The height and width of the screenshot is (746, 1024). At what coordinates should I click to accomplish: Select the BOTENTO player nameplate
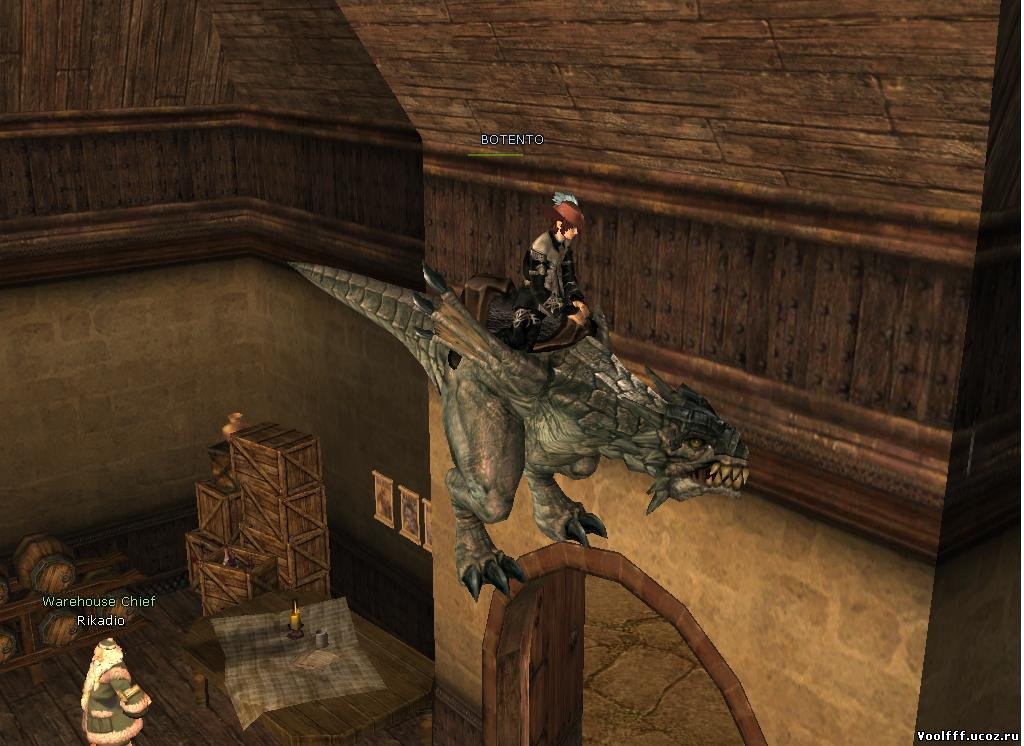point(512,140)
